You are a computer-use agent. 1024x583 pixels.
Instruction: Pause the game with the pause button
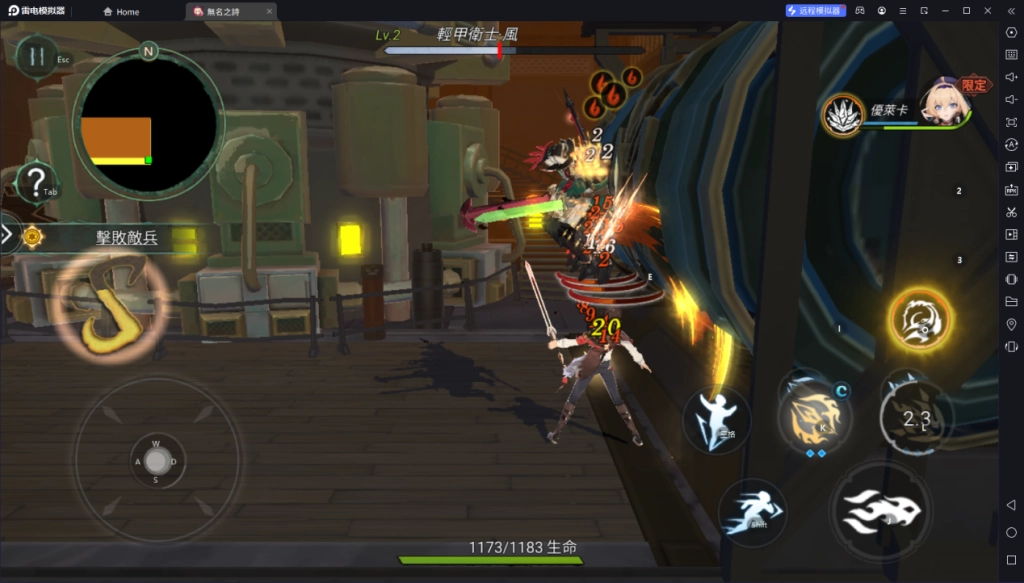tap(37, 56)
